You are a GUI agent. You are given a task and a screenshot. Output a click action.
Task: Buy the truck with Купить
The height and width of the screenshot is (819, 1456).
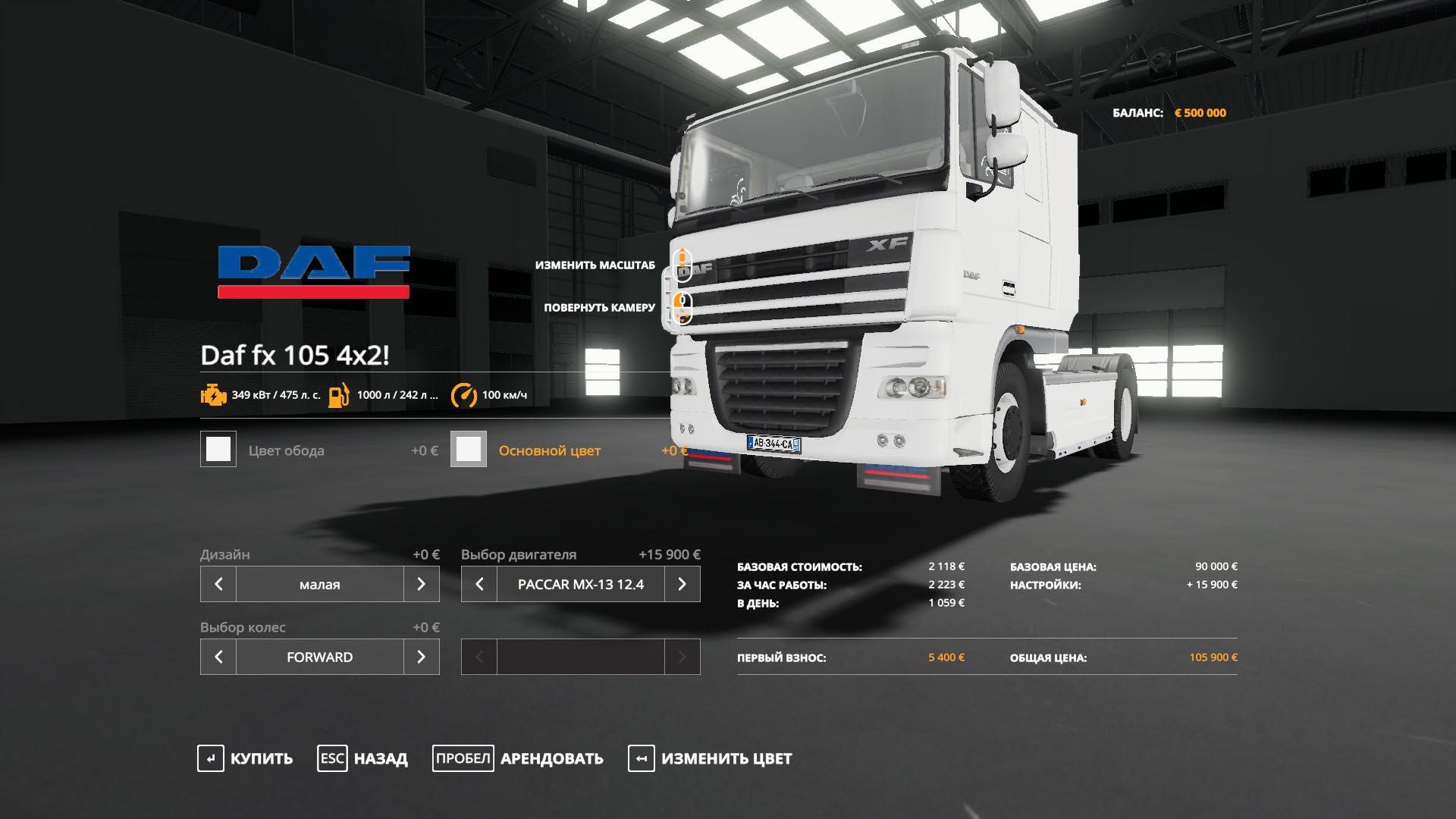pyautogui.click(x=245, y=758)
